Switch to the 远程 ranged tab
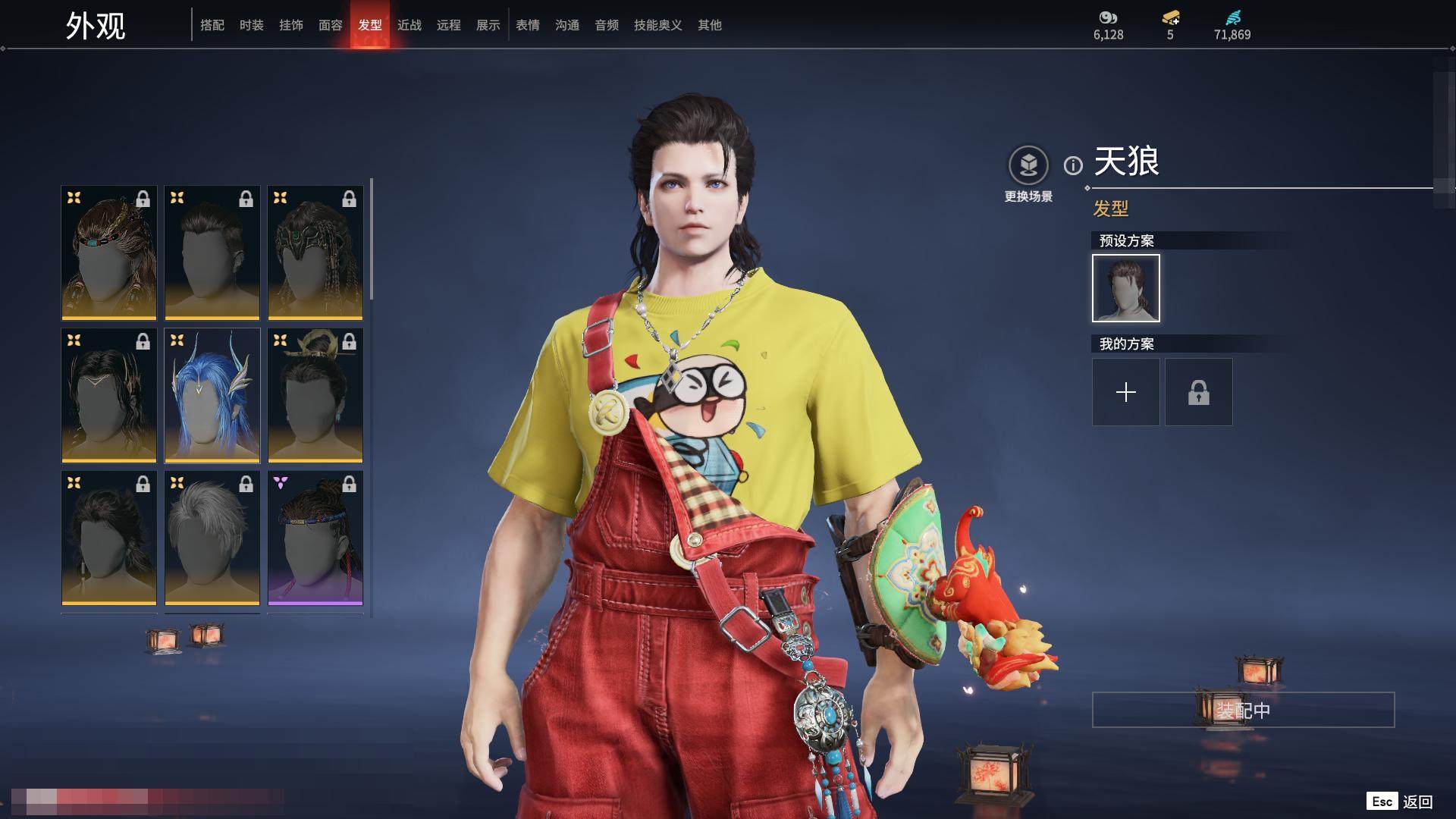Screen dimensions: 1456x819 (449, 25)
